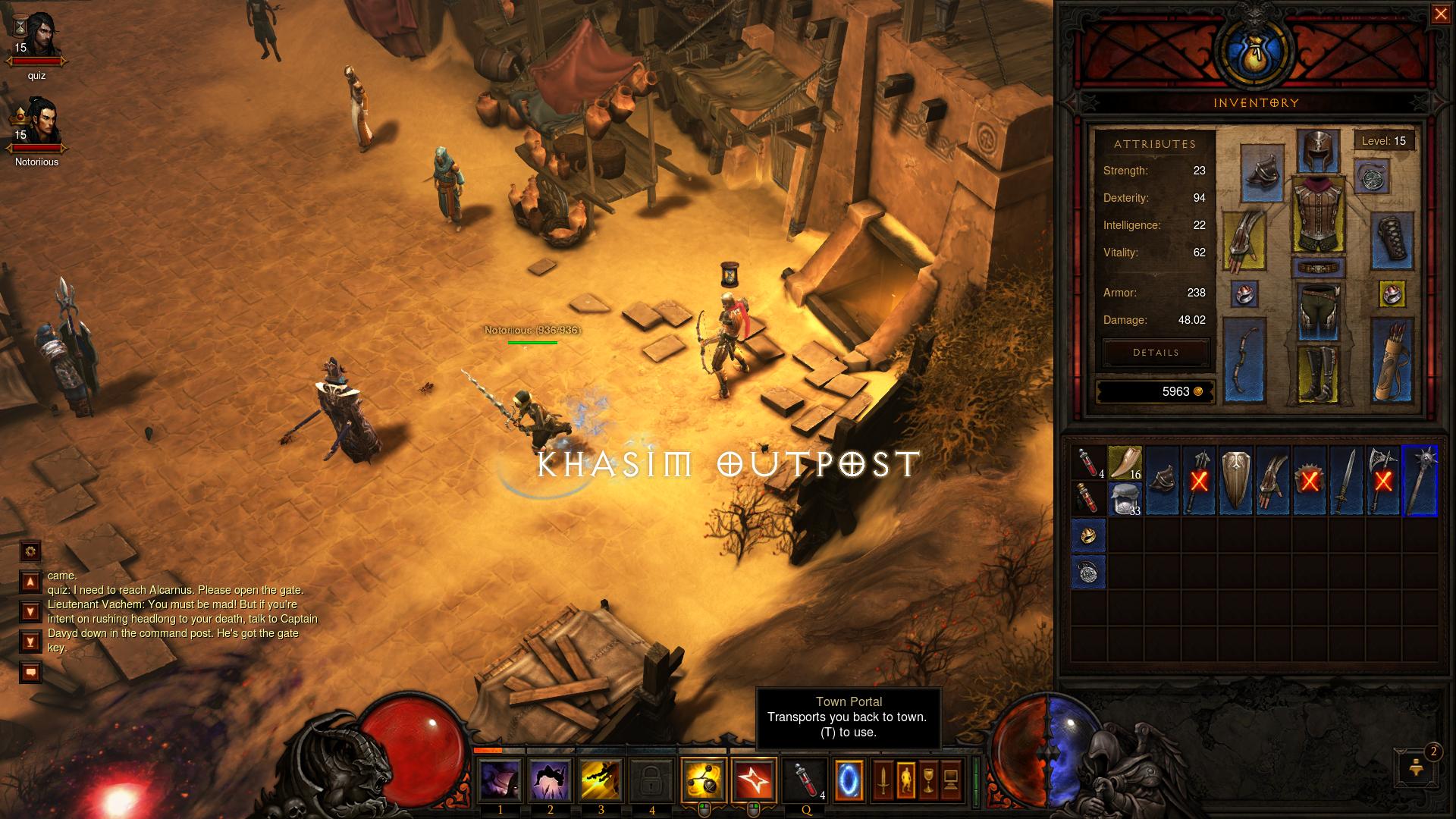Activate the bolas skill icon

click(703, 779)
